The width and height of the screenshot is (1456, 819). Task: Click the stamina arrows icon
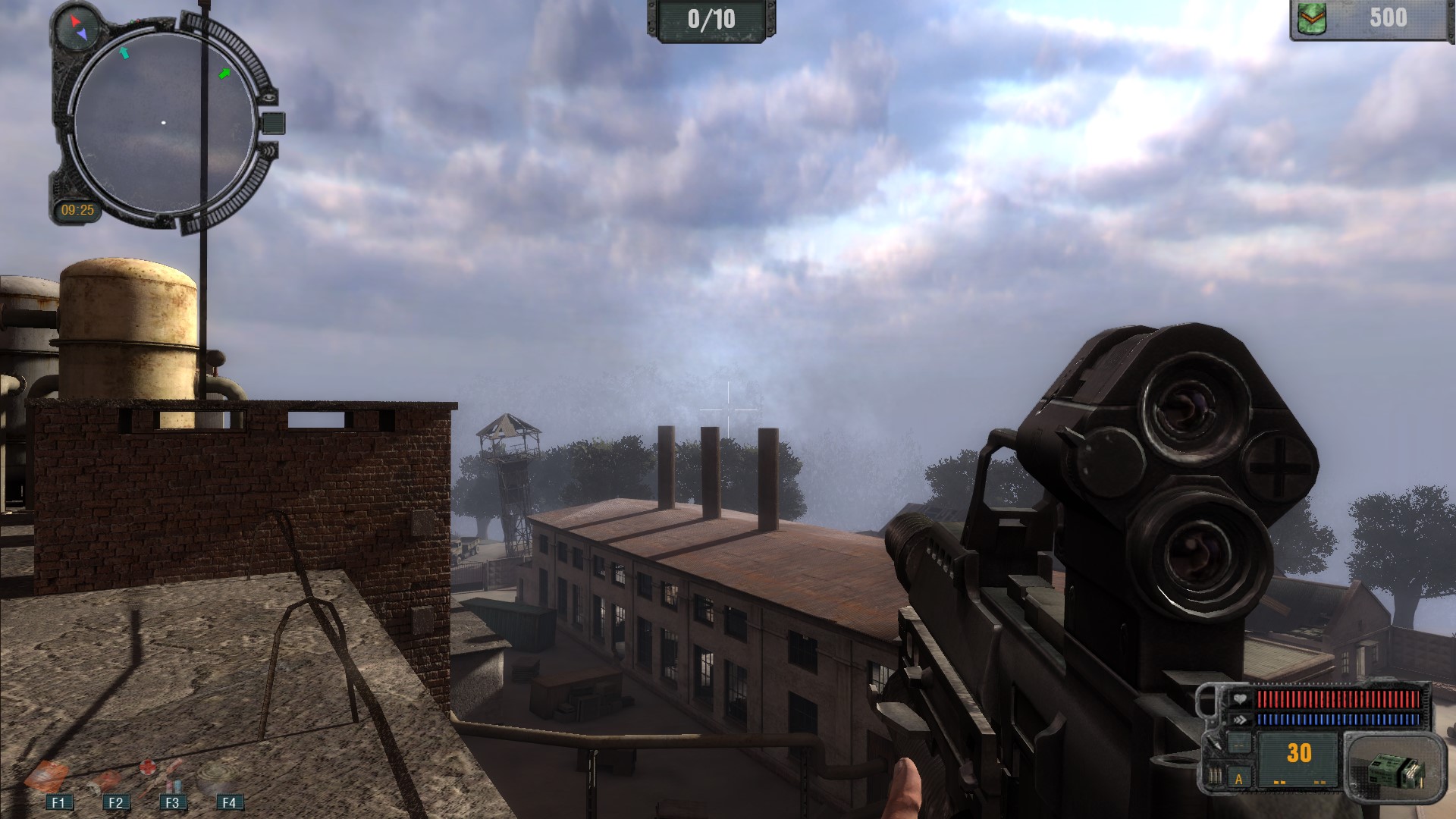[x=1239, y=720]
